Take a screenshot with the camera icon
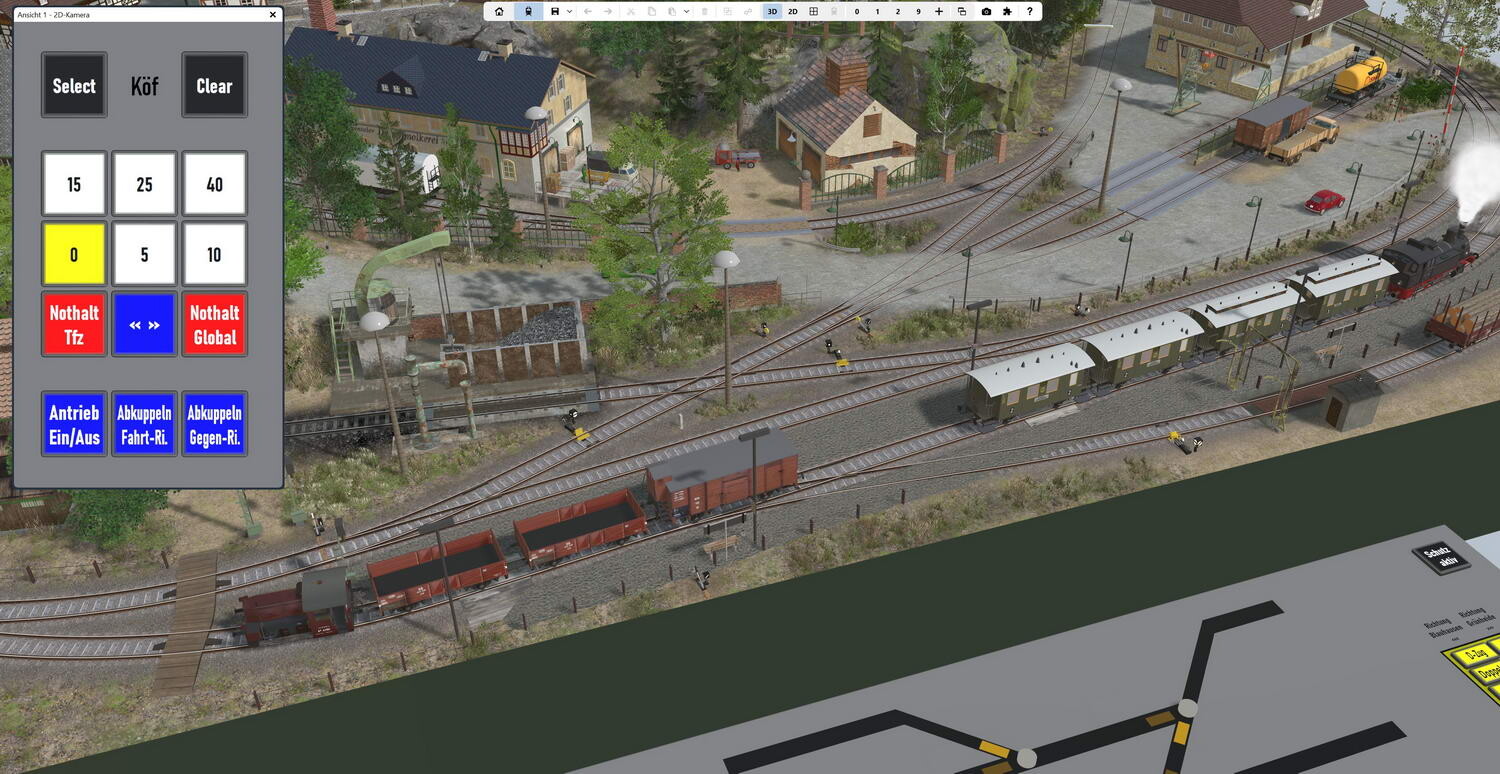Image resolution: width=1500 pixels, height=774 pixels. click(986, 11)
